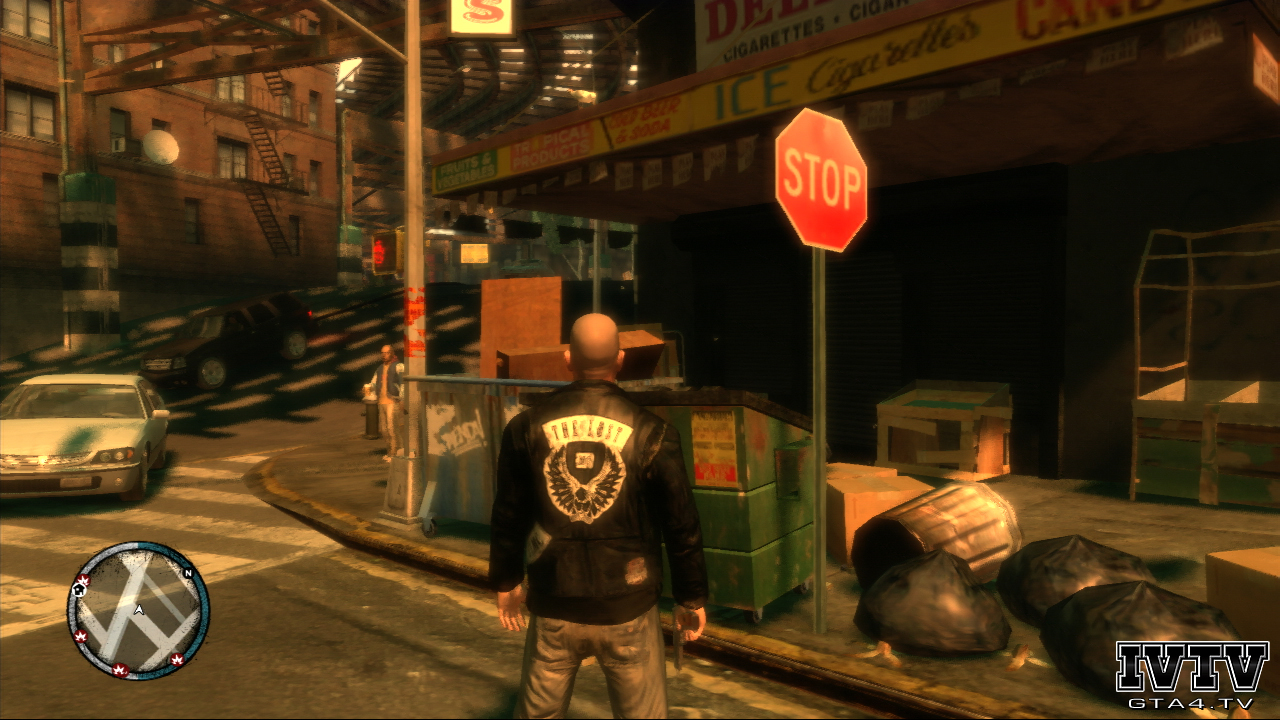The height and width of the screenshot is (720, 1280).
Task: Click the north indicator on the radar
Action: click(187, 573)
